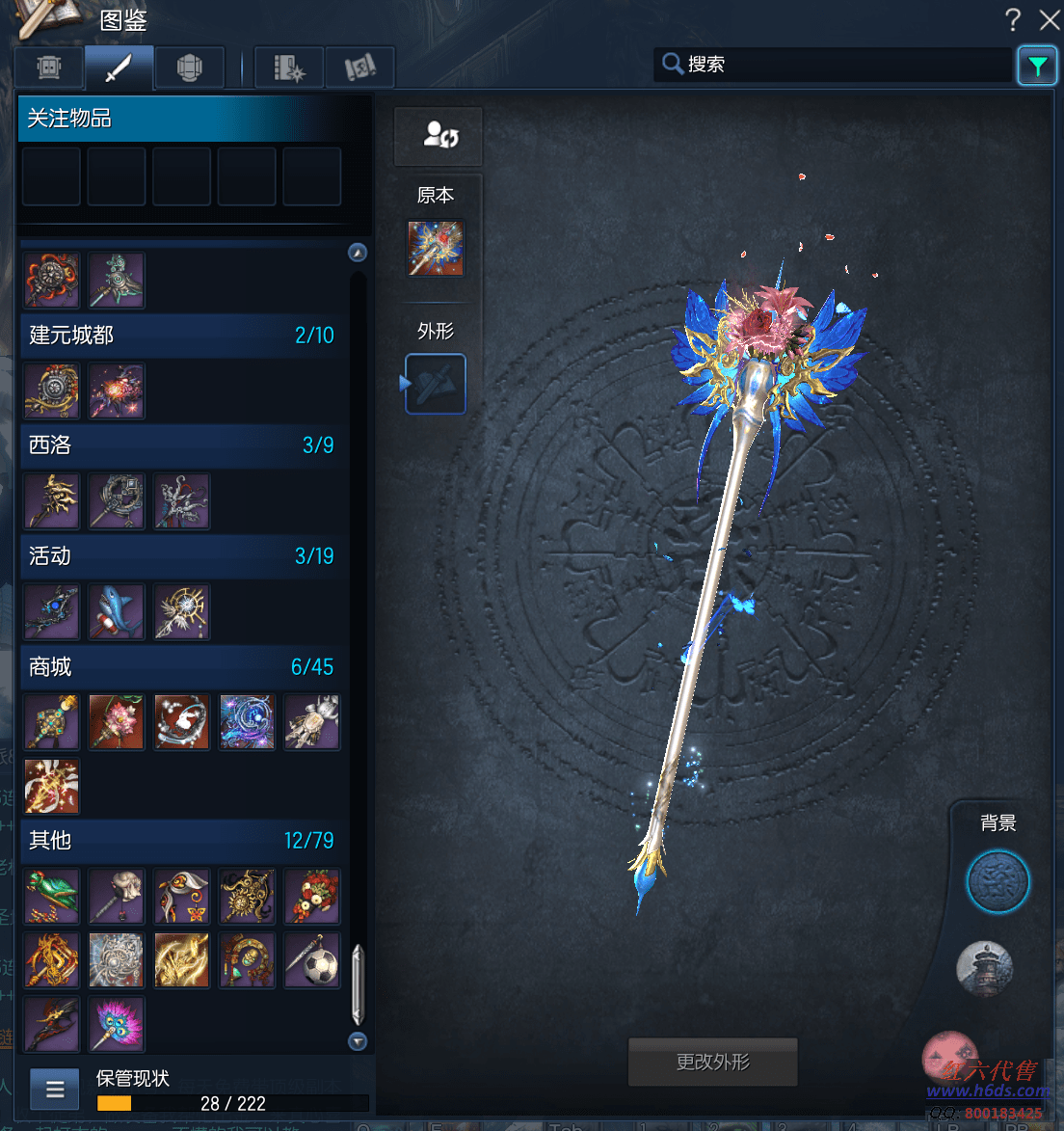This screenshot has height=1131, width=1064.
Task: Click the 更改外形 button
Action: (712, 1062)
